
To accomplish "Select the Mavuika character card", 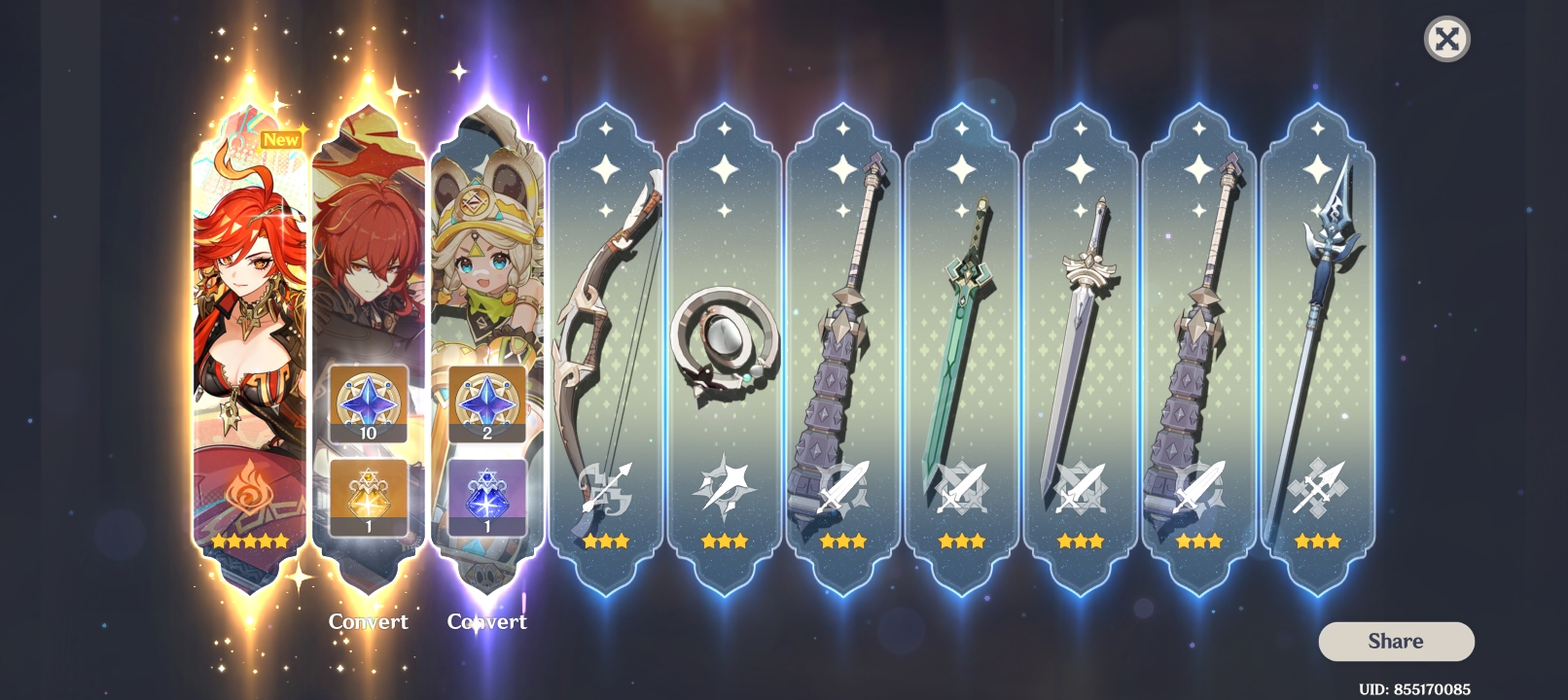I will (x=249, y=292).
